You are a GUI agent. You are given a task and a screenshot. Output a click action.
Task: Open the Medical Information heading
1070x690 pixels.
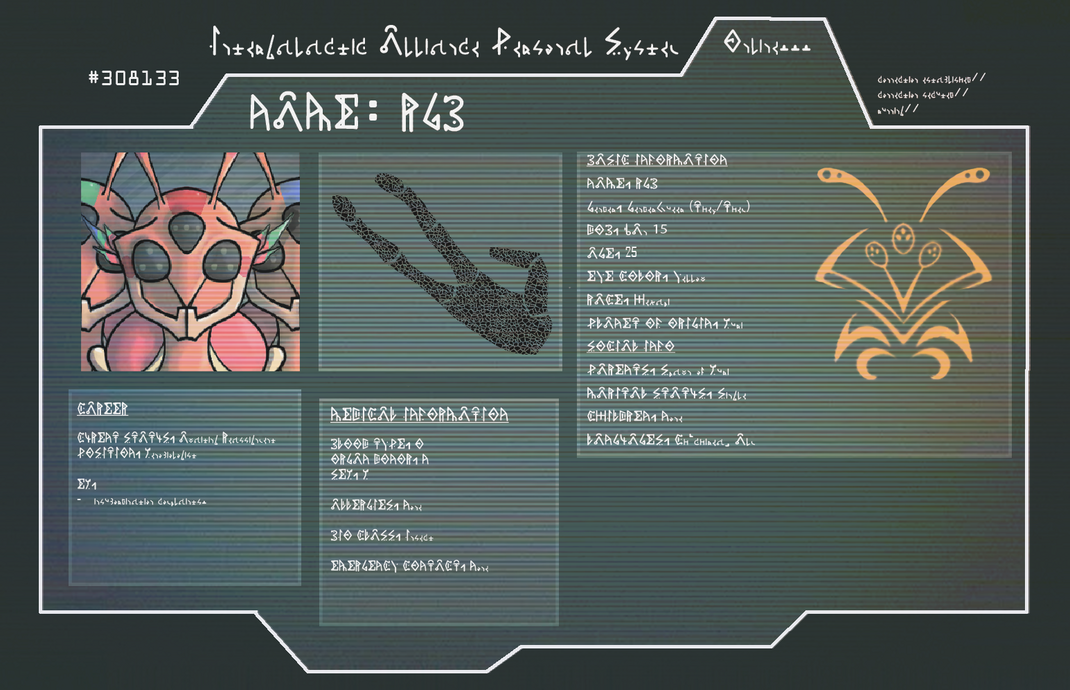click(x=419, y=414)
